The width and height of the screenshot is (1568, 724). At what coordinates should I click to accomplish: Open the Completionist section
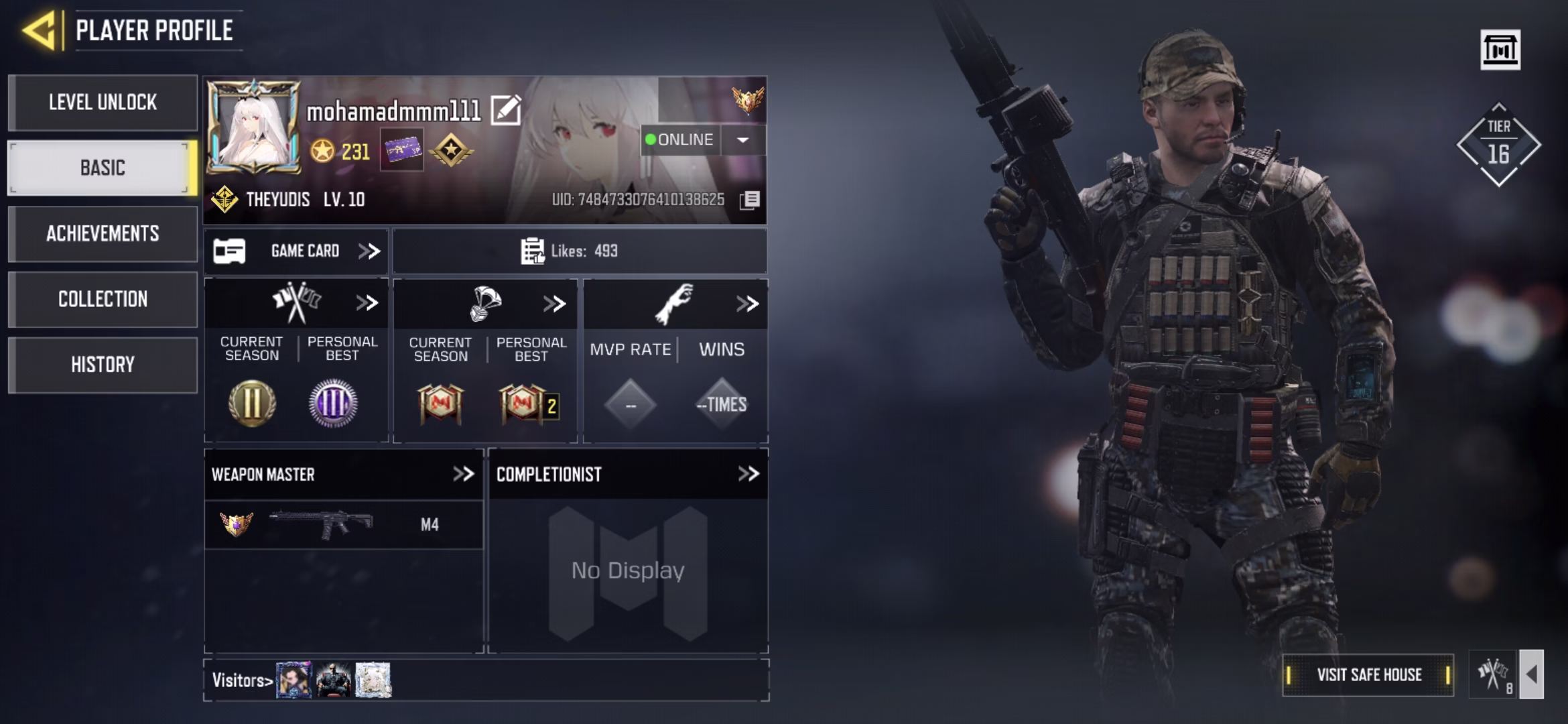pyautogui.click(x=748, y=475)
